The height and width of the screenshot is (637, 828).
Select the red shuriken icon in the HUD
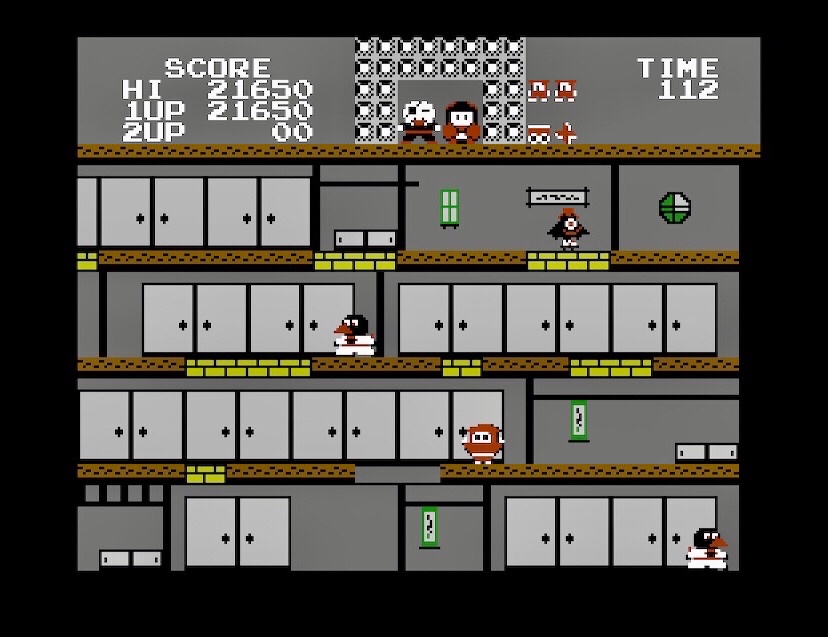tap(566, 133)
